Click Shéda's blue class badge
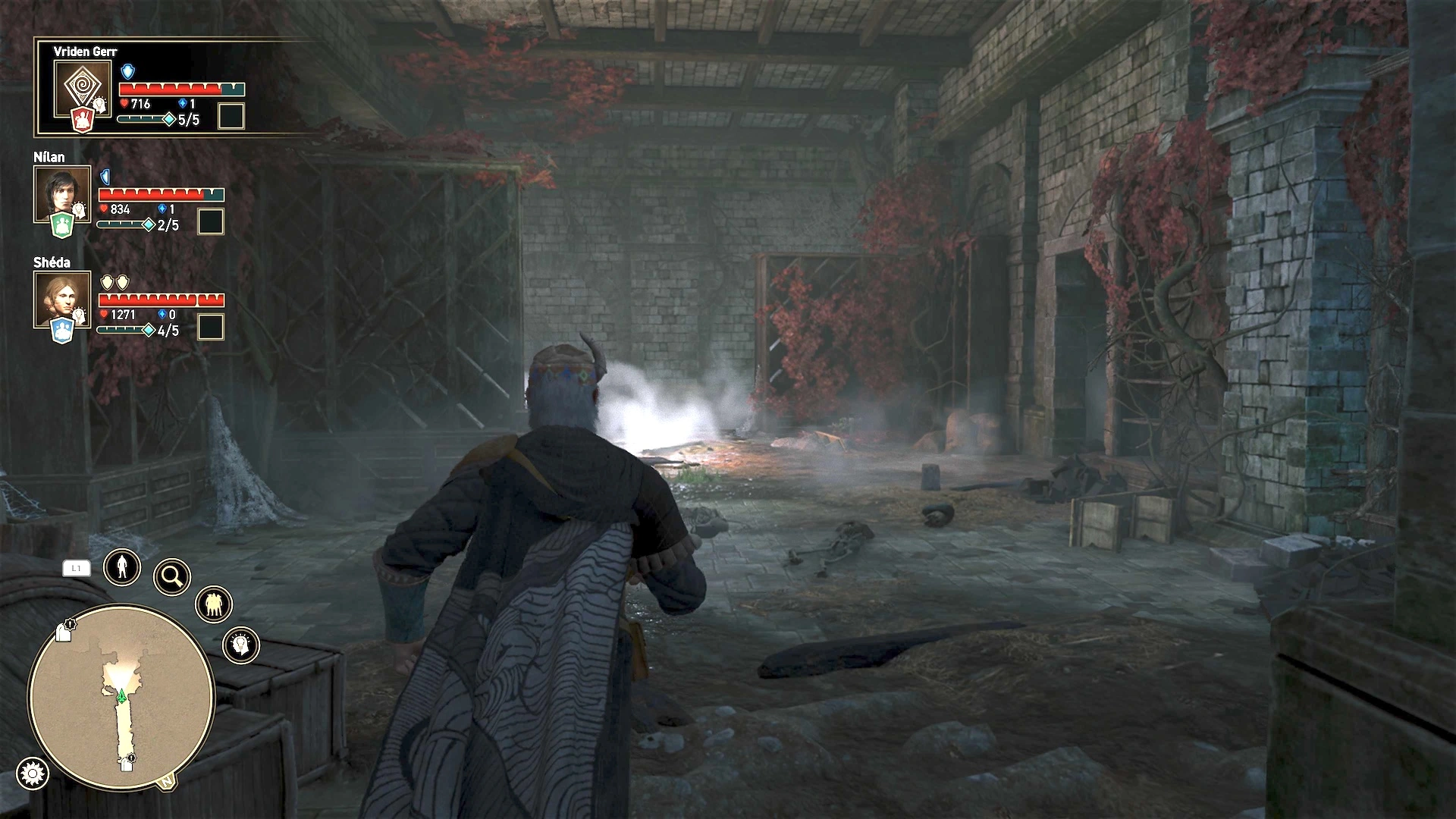1456x819 pixels. click(62, 331)
